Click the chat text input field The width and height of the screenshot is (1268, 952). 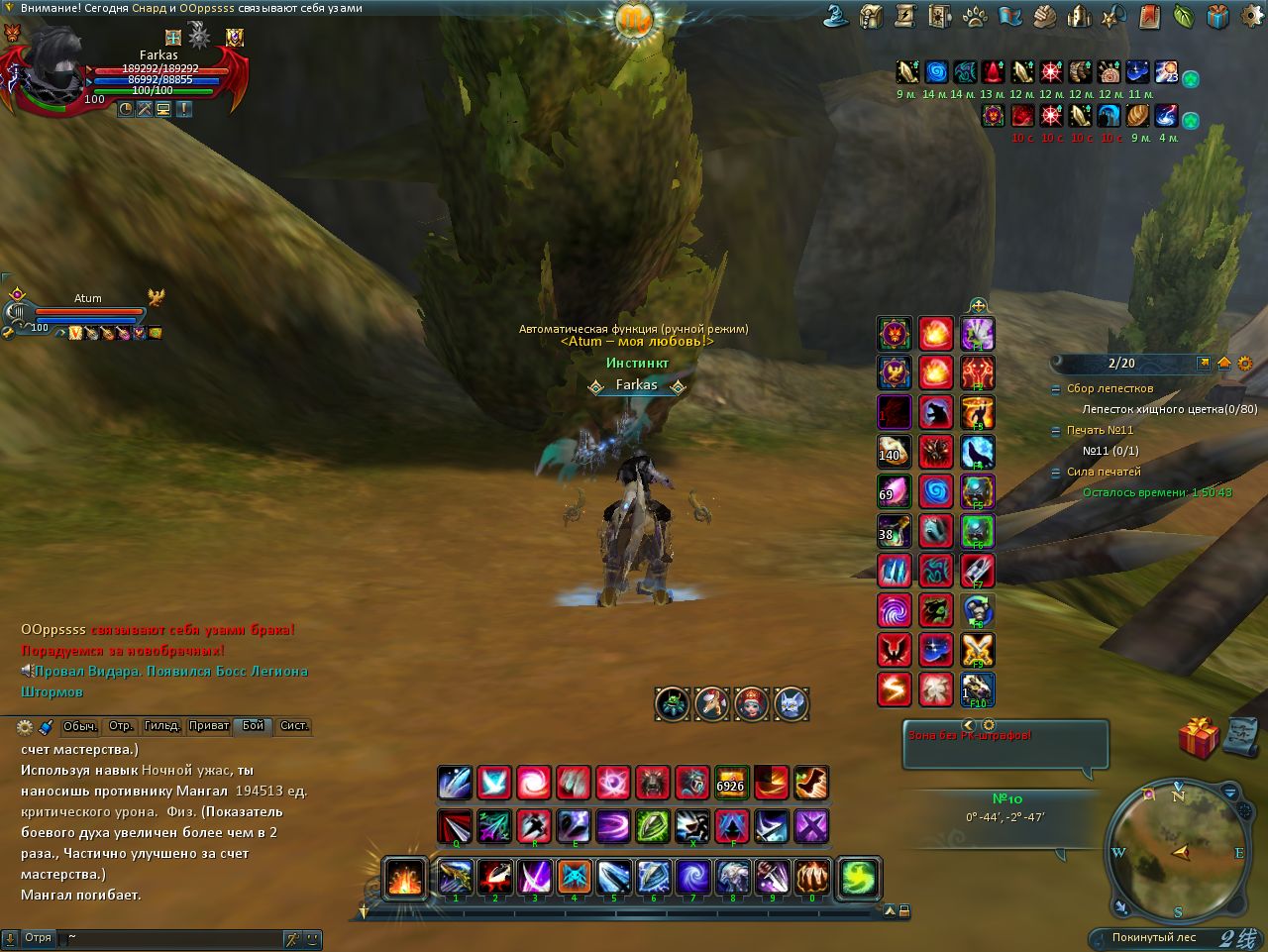(x=168, y=938)
